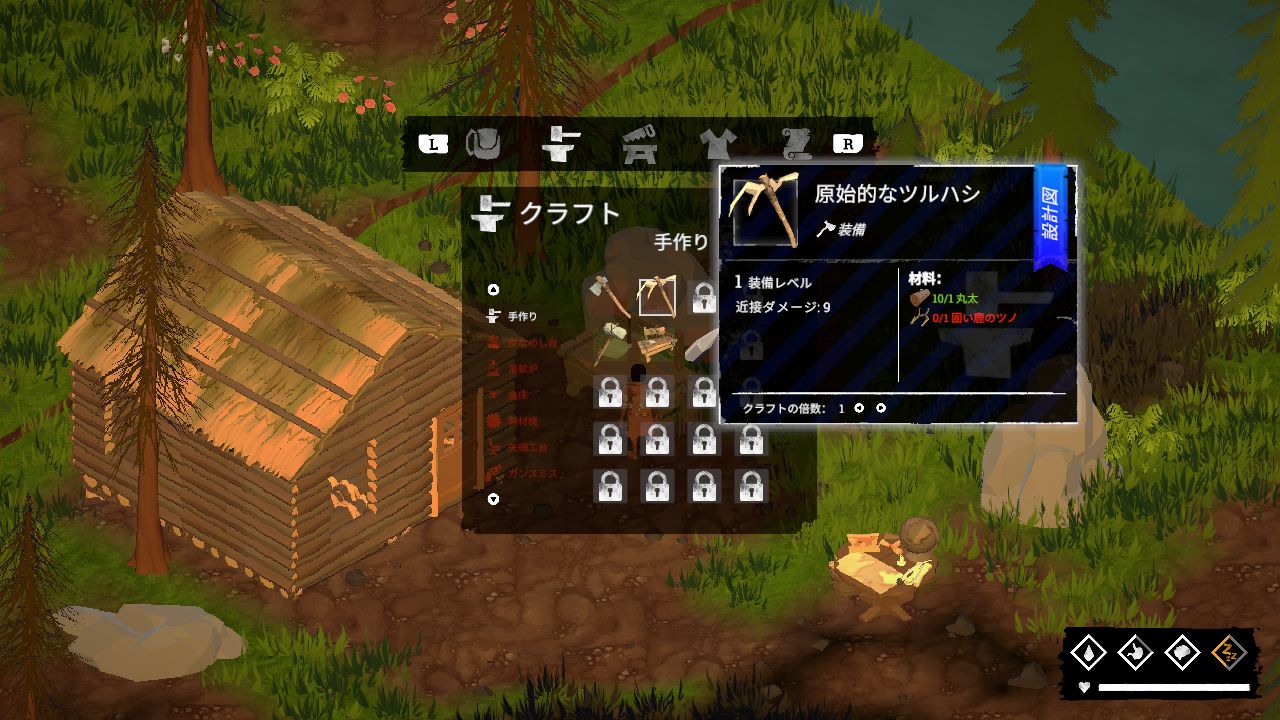Open the scroll journal tab
The width and height of the screenshot is (1280, 720).
point(797,144)
